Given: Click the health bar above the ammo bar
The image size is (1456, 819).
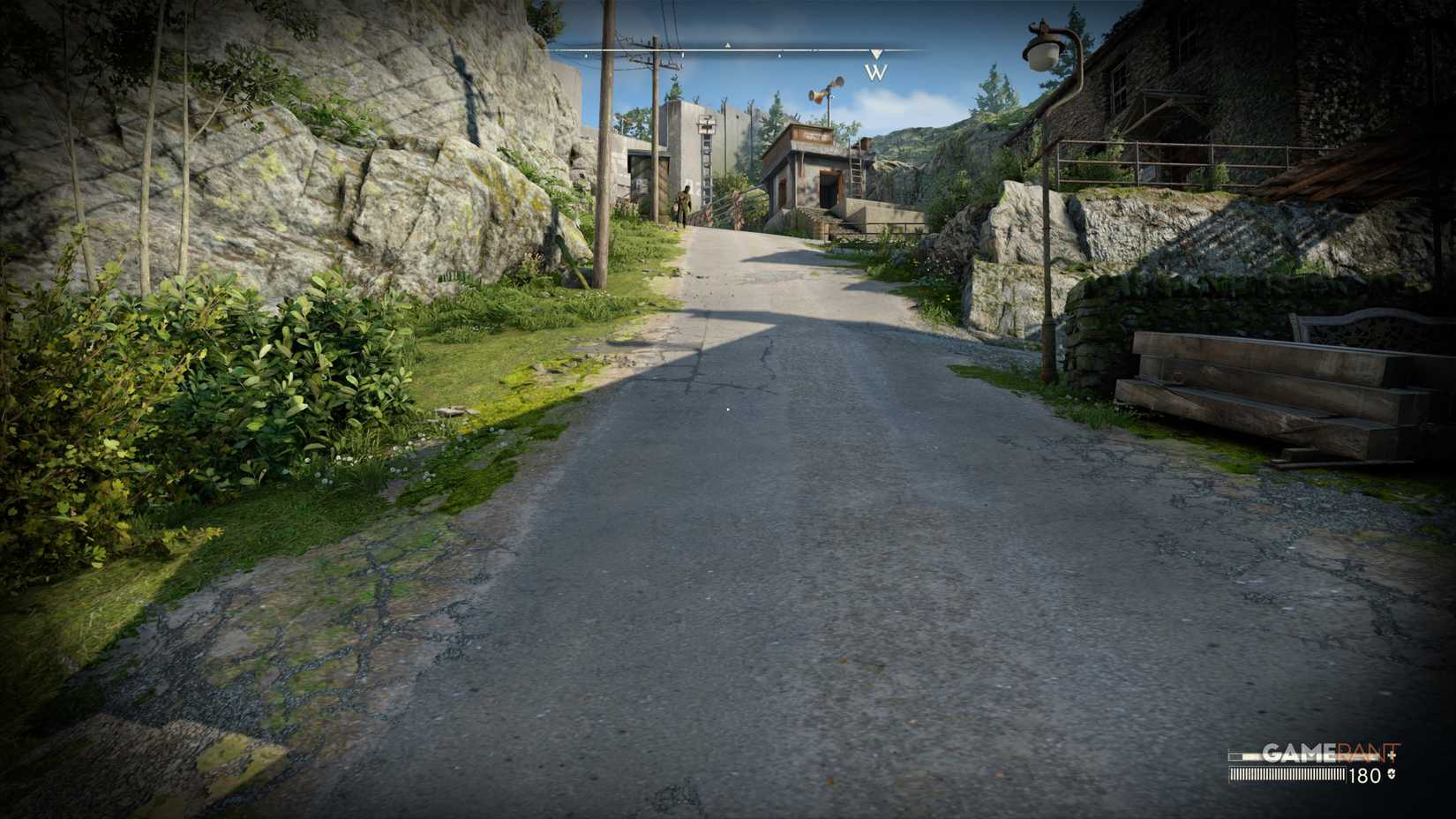Looking at the screenshot, I should 1246,755.
